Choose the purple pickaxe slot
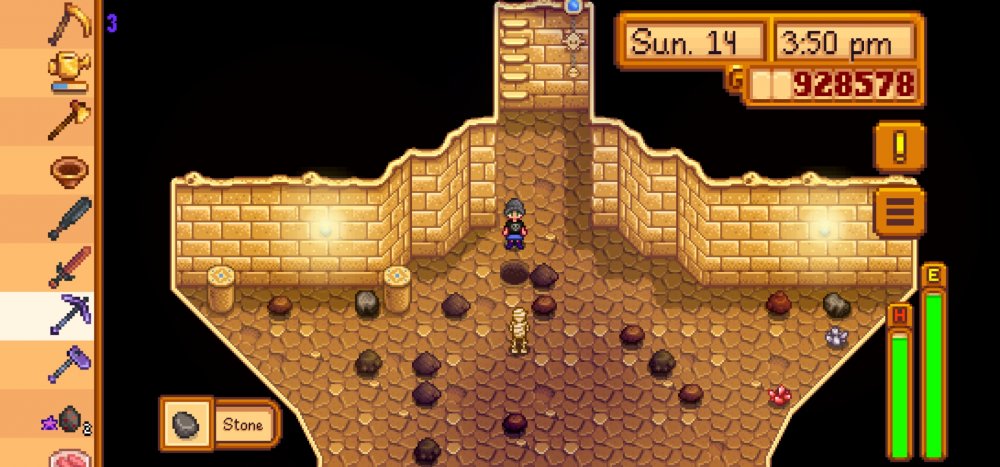 pyautogui.click(x=69, y=316)
